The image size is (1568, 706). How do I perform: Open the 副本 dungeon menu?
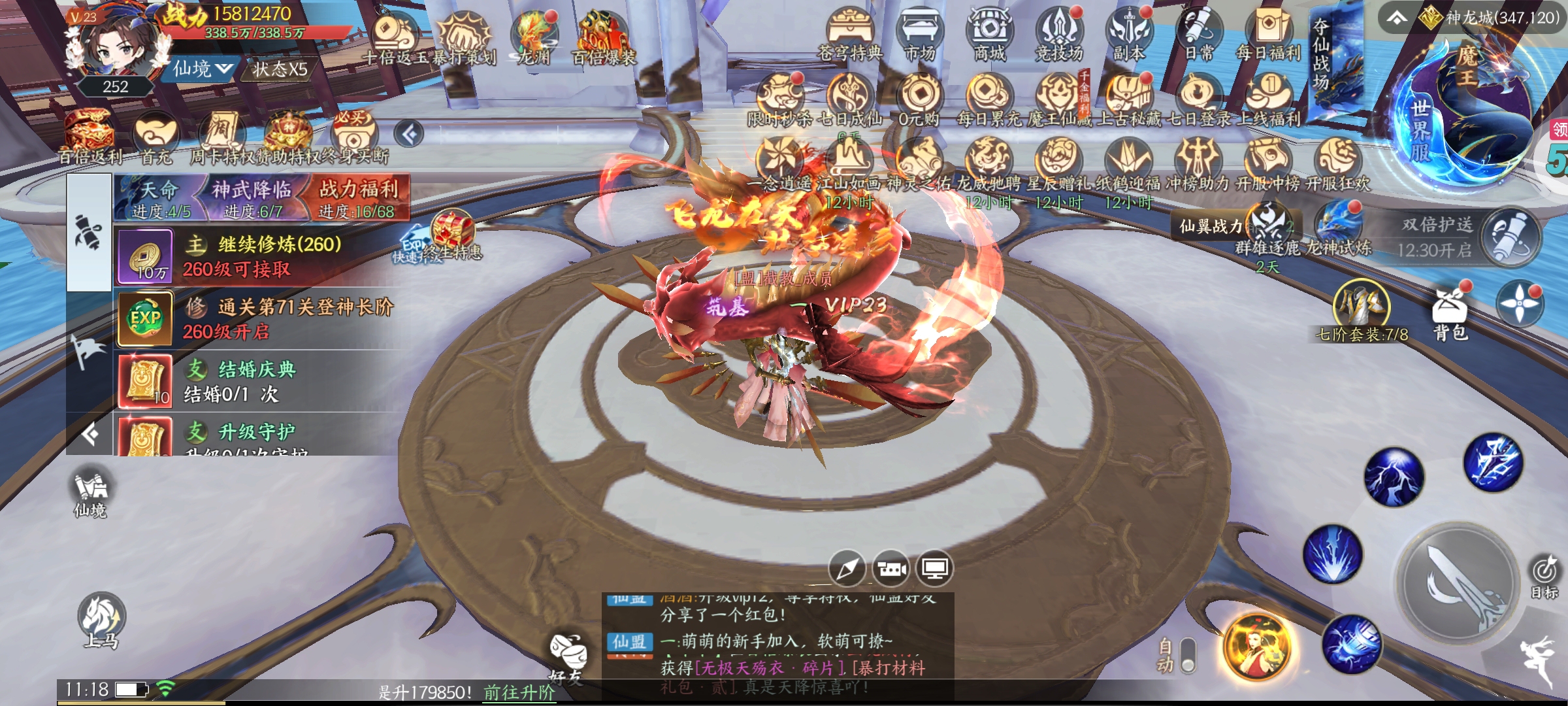[1129, 33]
